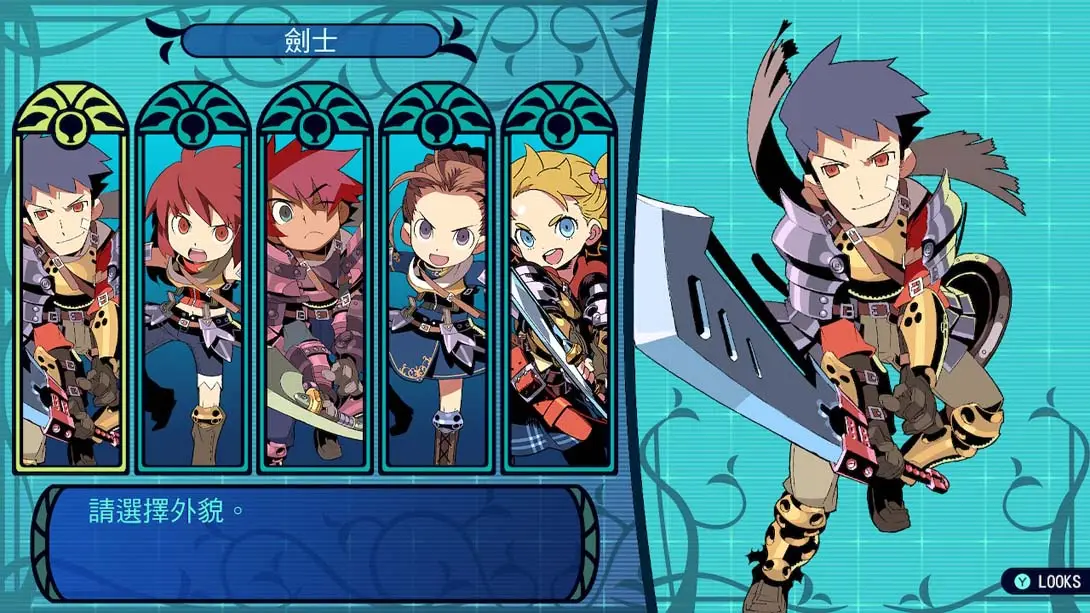
Task: Choose the red-haired girl portrait
Action: (192, 290)
